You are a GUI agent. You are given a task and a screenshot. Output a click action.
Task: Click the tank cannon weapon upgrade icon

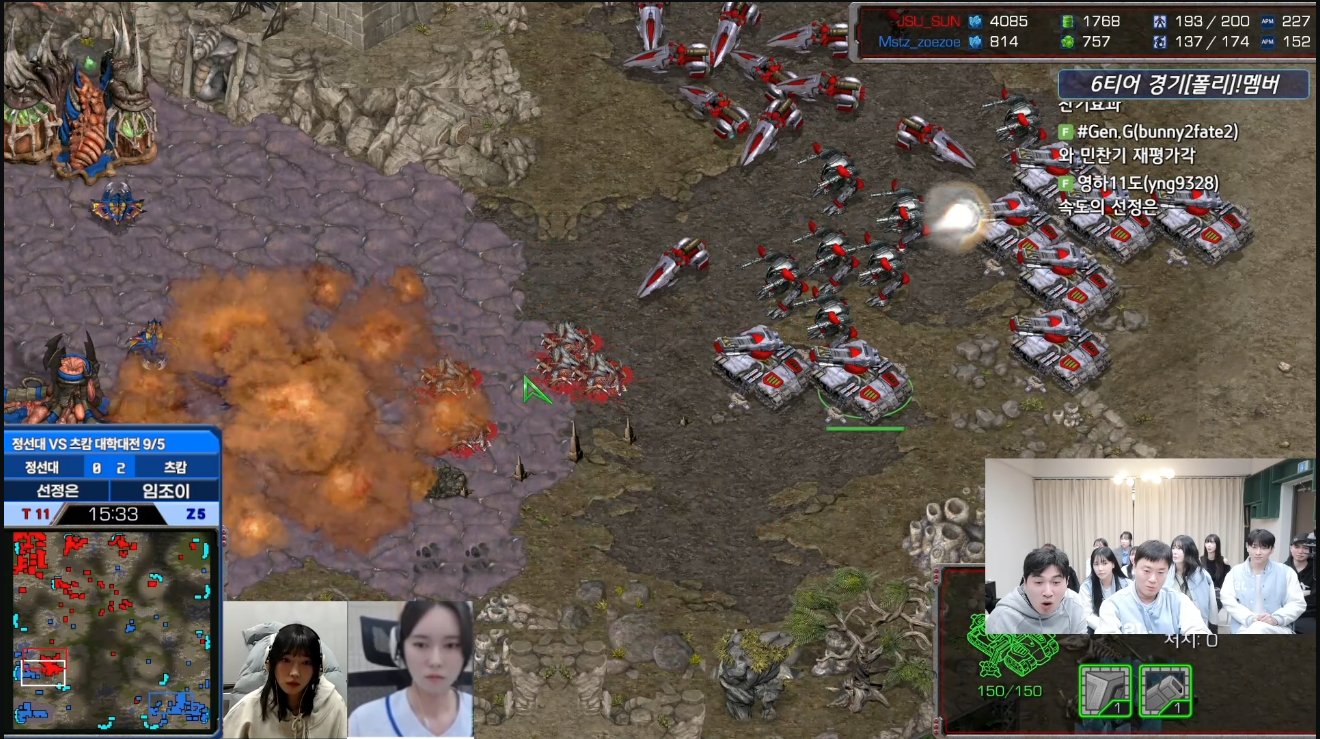(x=1164, y=690)
